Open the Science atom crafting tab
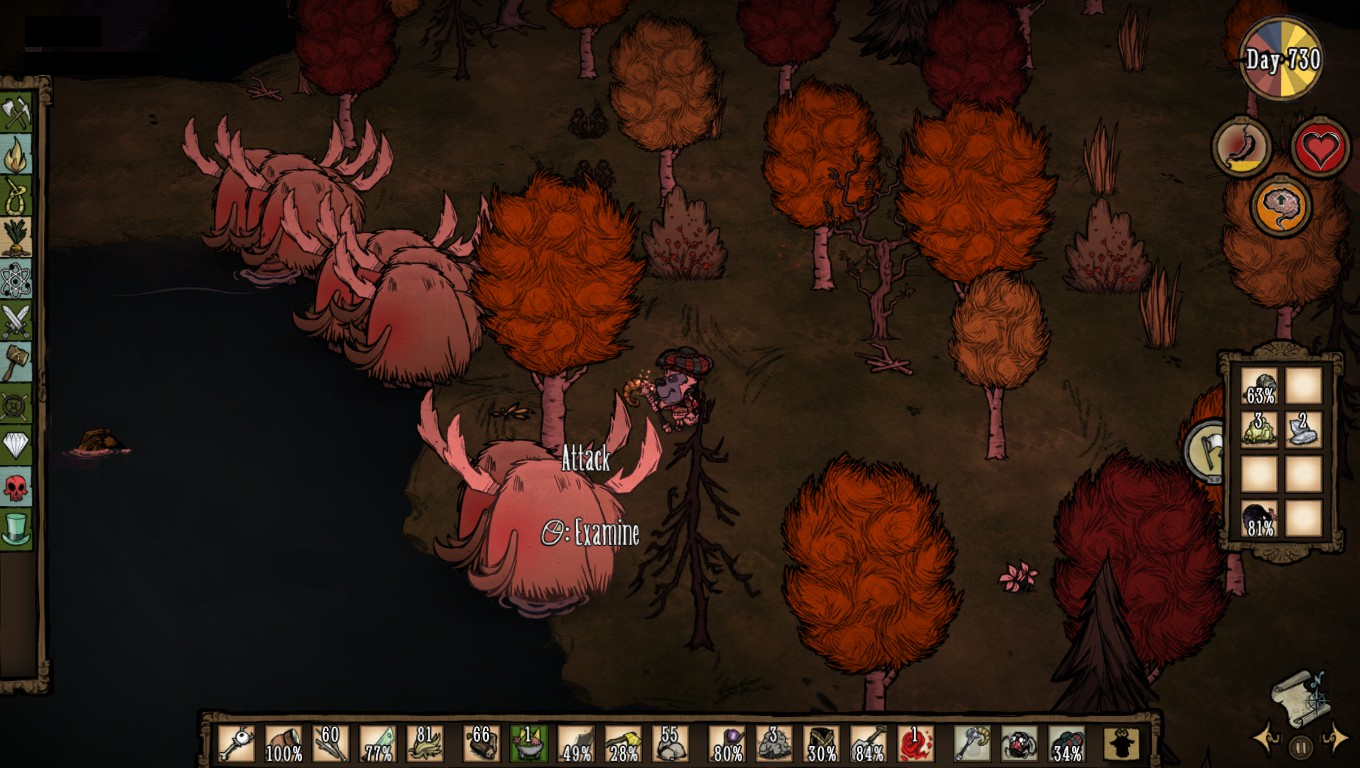This screenshot has height=768, width=1360. 16,279
